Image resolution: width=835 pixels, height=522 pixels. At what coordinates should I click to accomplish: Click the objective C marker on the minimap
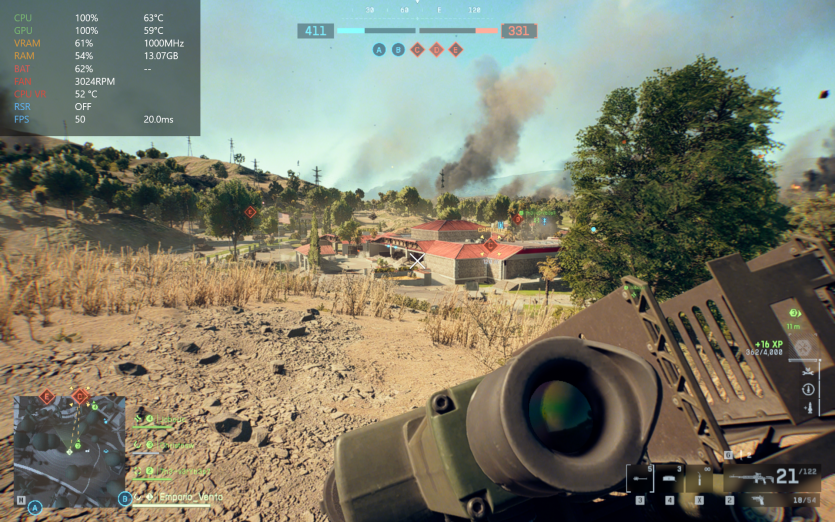coord(79,397)
